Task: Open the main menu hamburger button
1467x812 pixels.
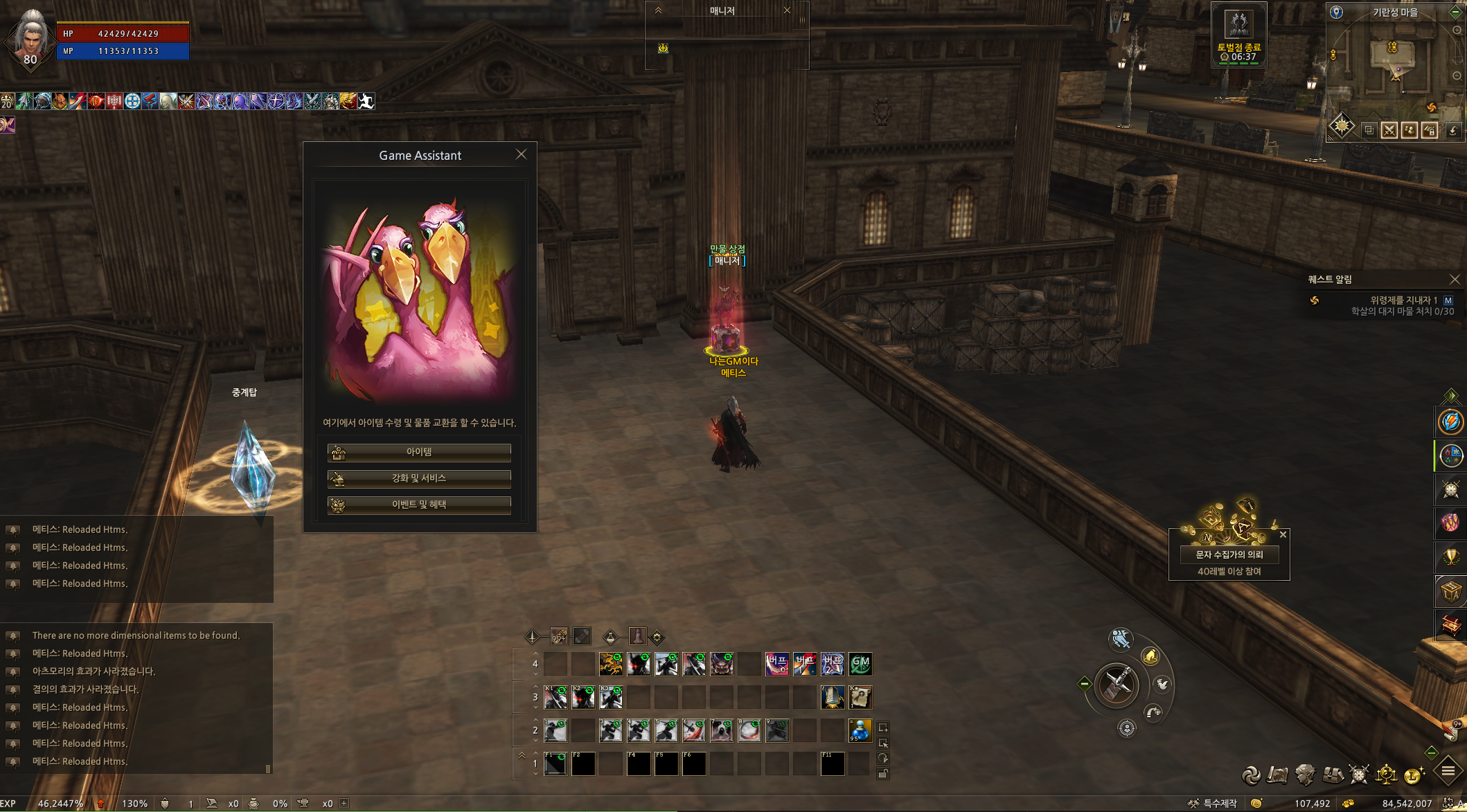Action: tap(1448, 771)
